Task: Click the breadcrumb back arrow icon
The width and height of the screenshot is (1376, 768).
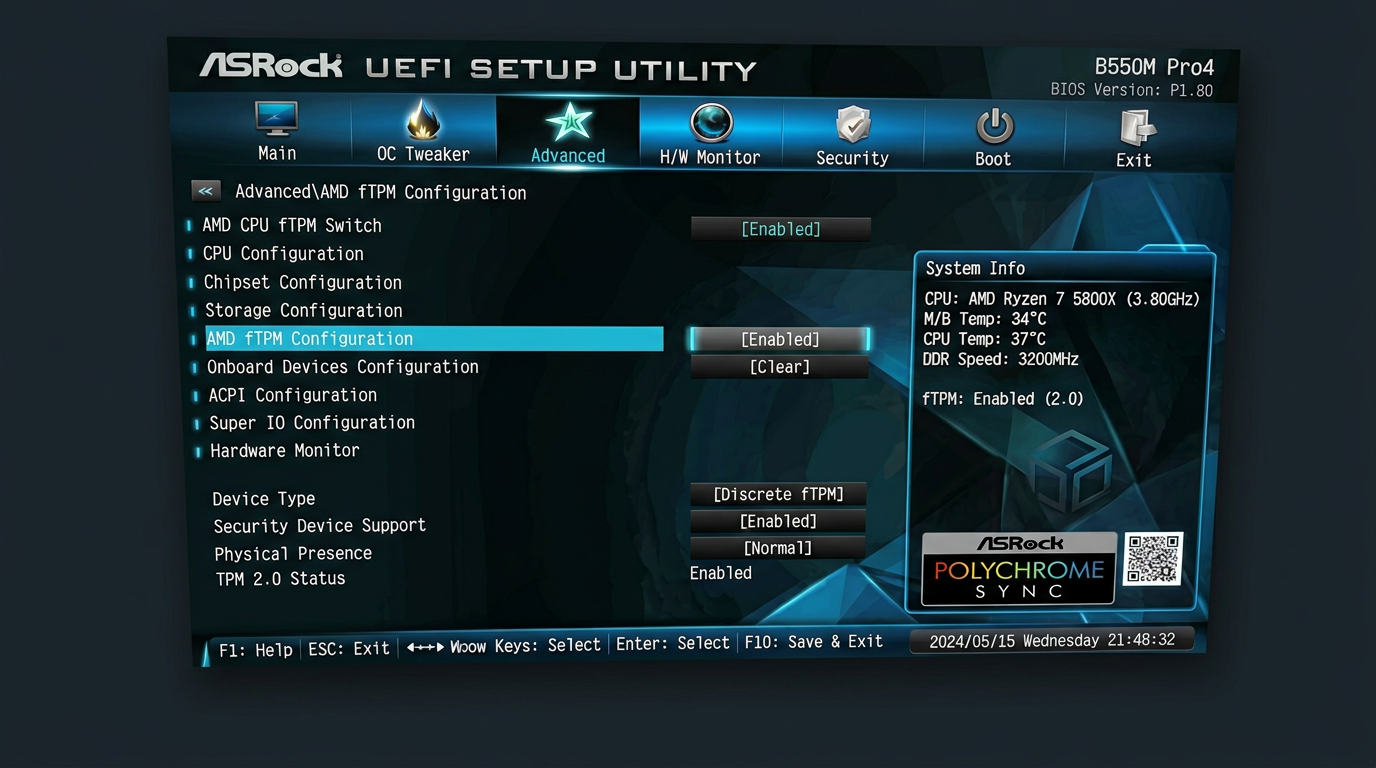Action: (206, 190)
